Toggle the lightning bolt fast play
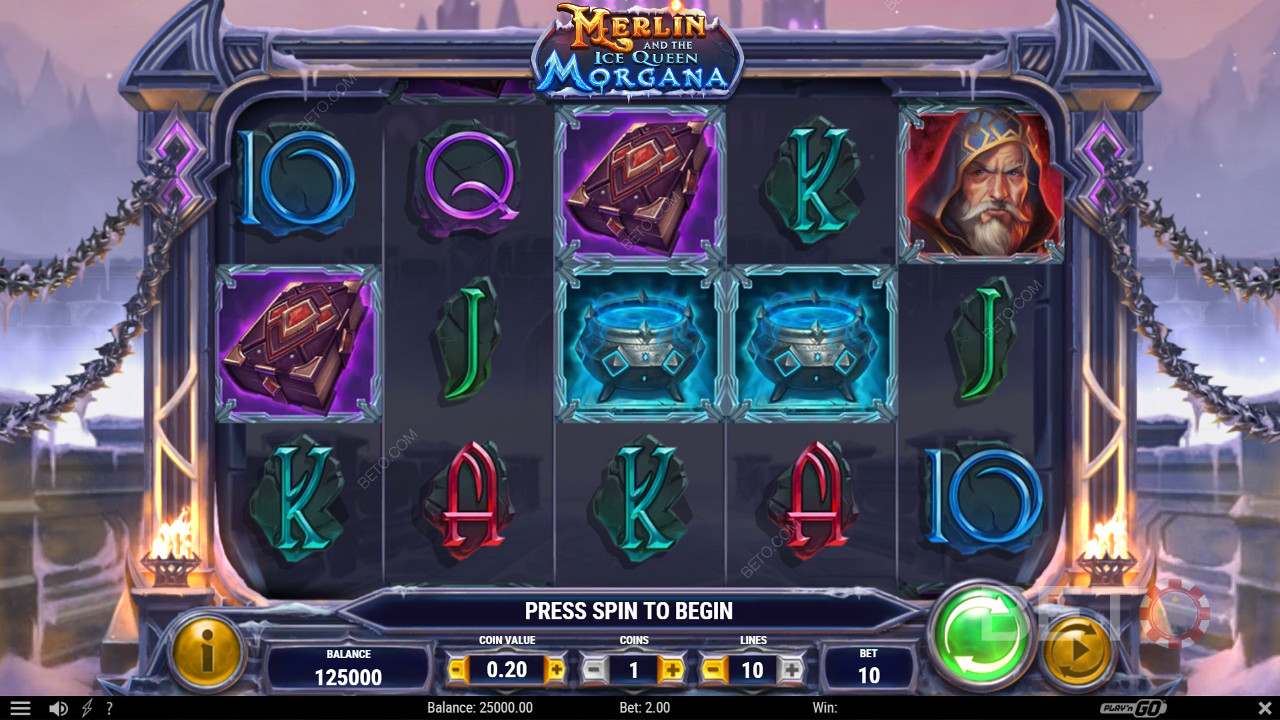The image size is (1280, 720). pos(87,708)
